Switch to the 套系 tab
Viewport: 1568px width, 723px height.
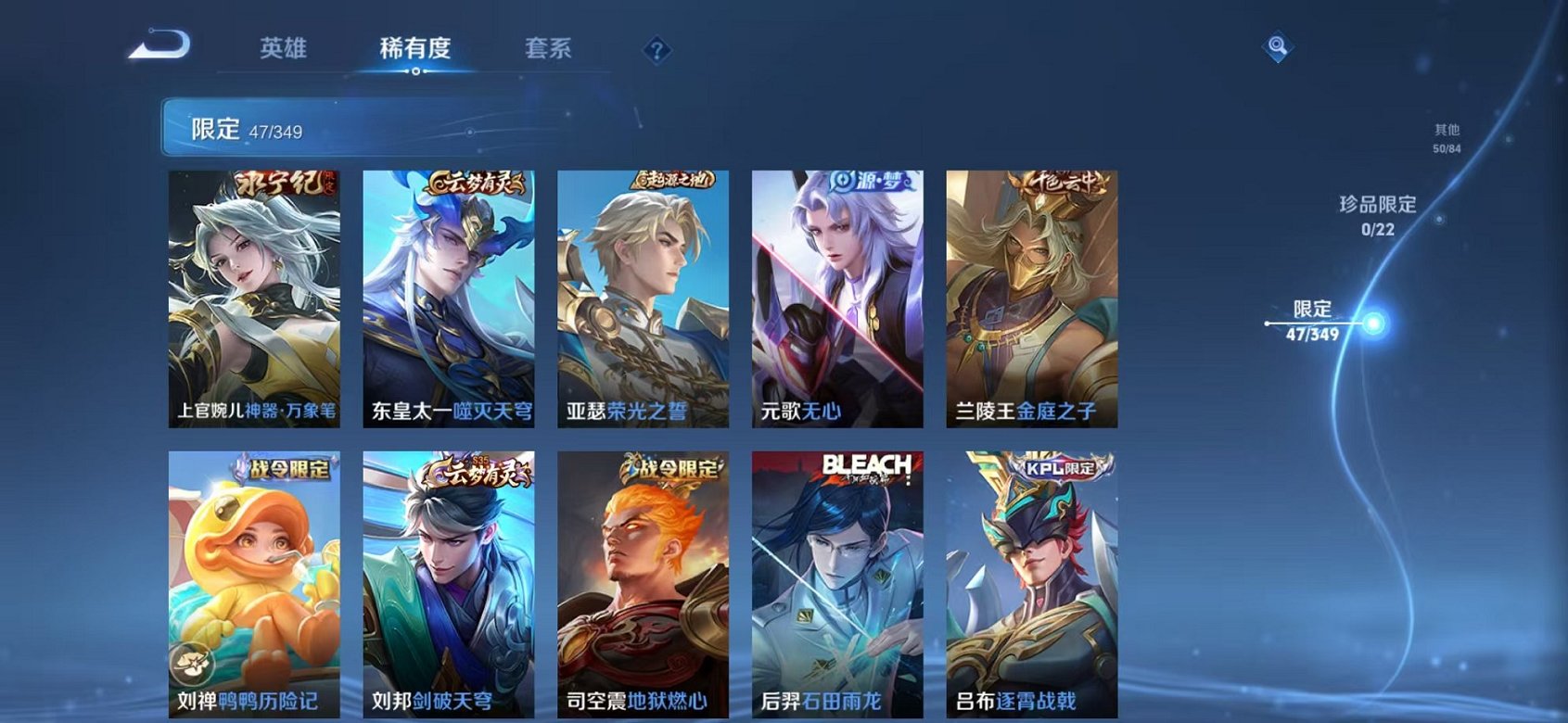(546, 48)
